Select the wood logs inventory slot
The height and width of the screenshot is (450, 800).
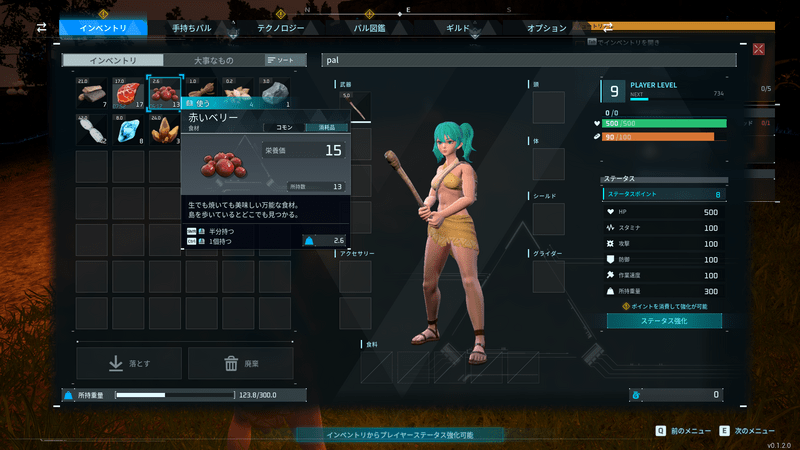91,93
